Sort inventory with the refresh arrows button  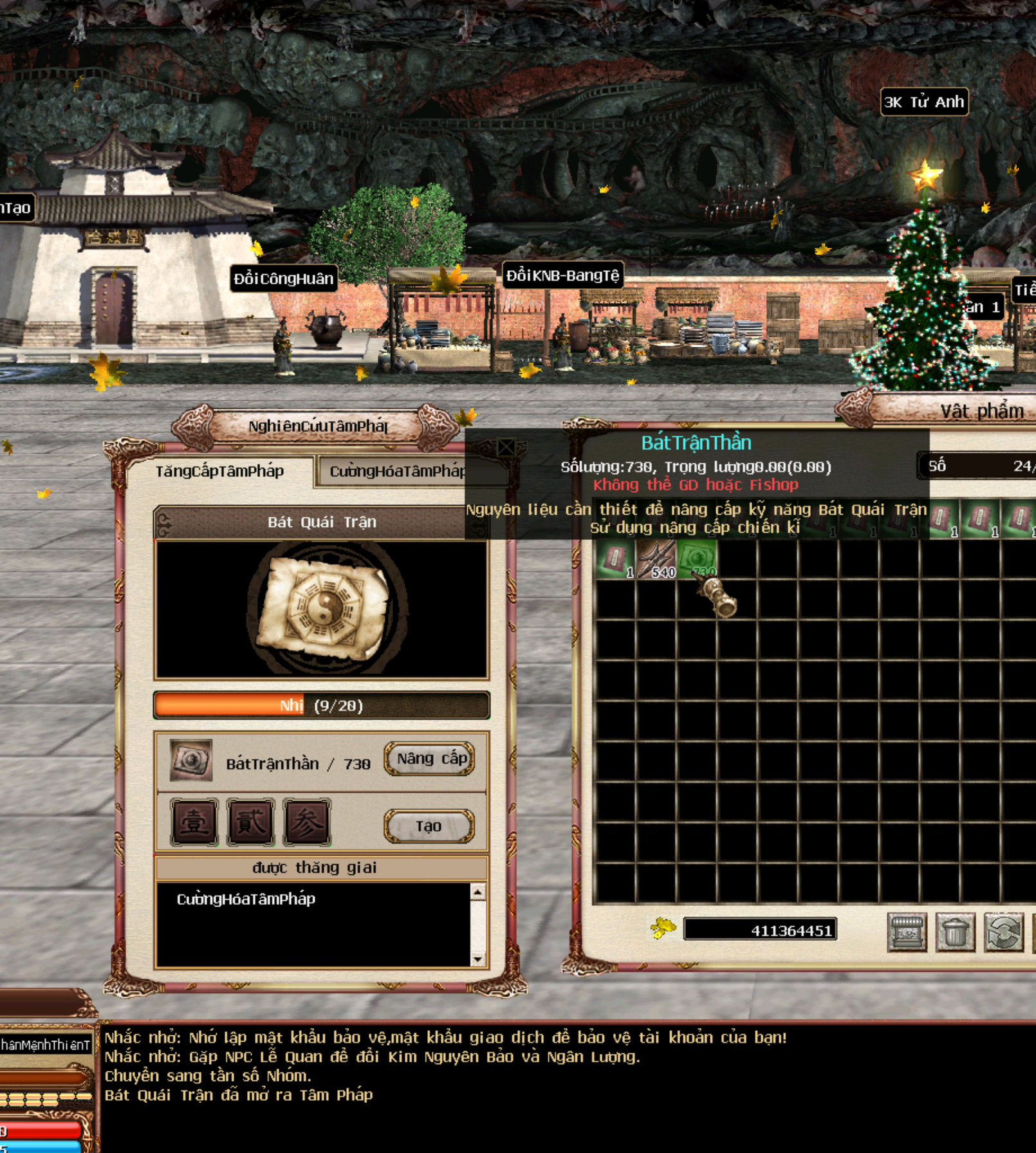point(1003,932)
